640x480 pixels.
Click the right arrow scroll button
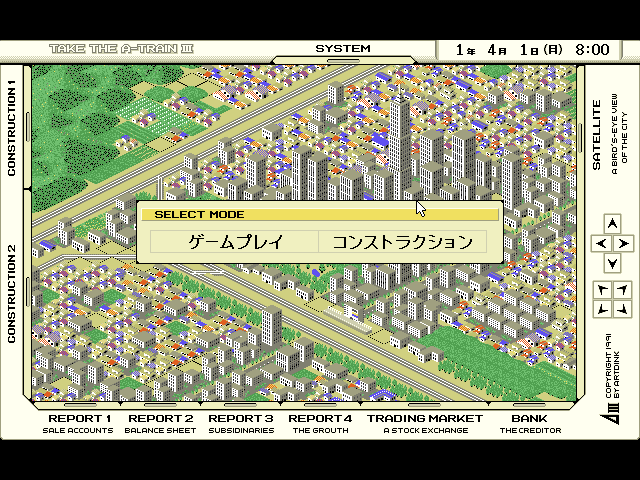click(x=622, y=243)
